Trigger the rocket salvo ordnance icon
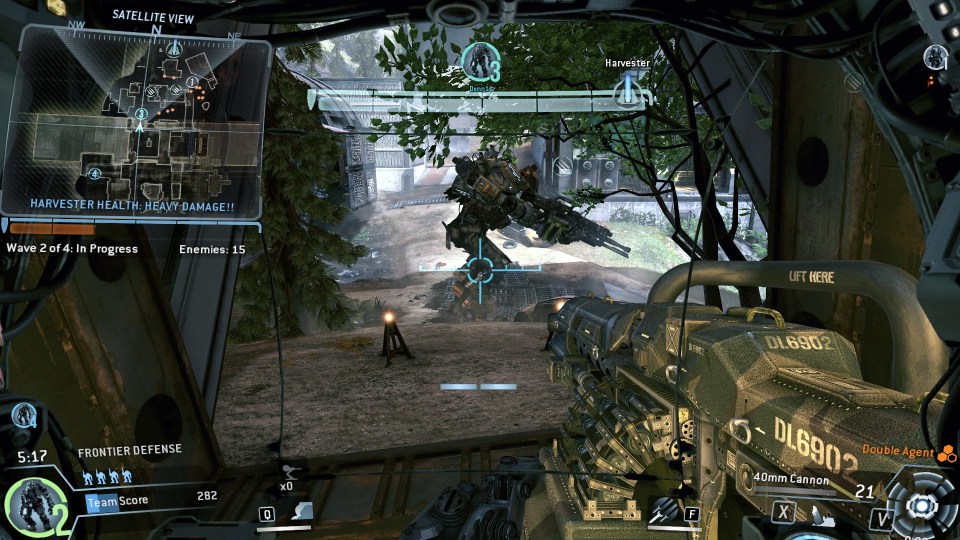 click(661, 512)
